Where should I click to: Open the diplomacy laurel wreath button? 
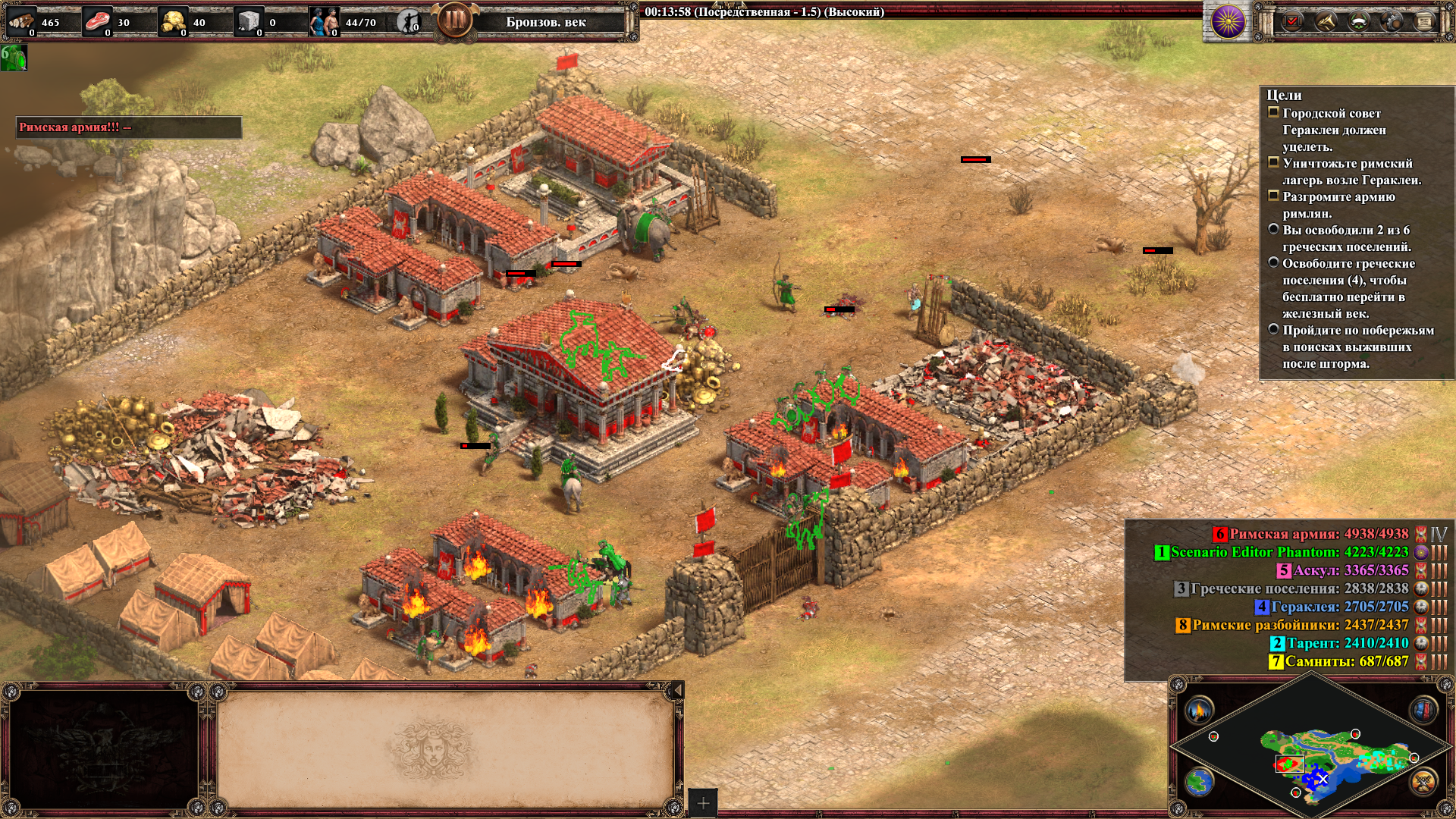click(x=1358, y=21)
